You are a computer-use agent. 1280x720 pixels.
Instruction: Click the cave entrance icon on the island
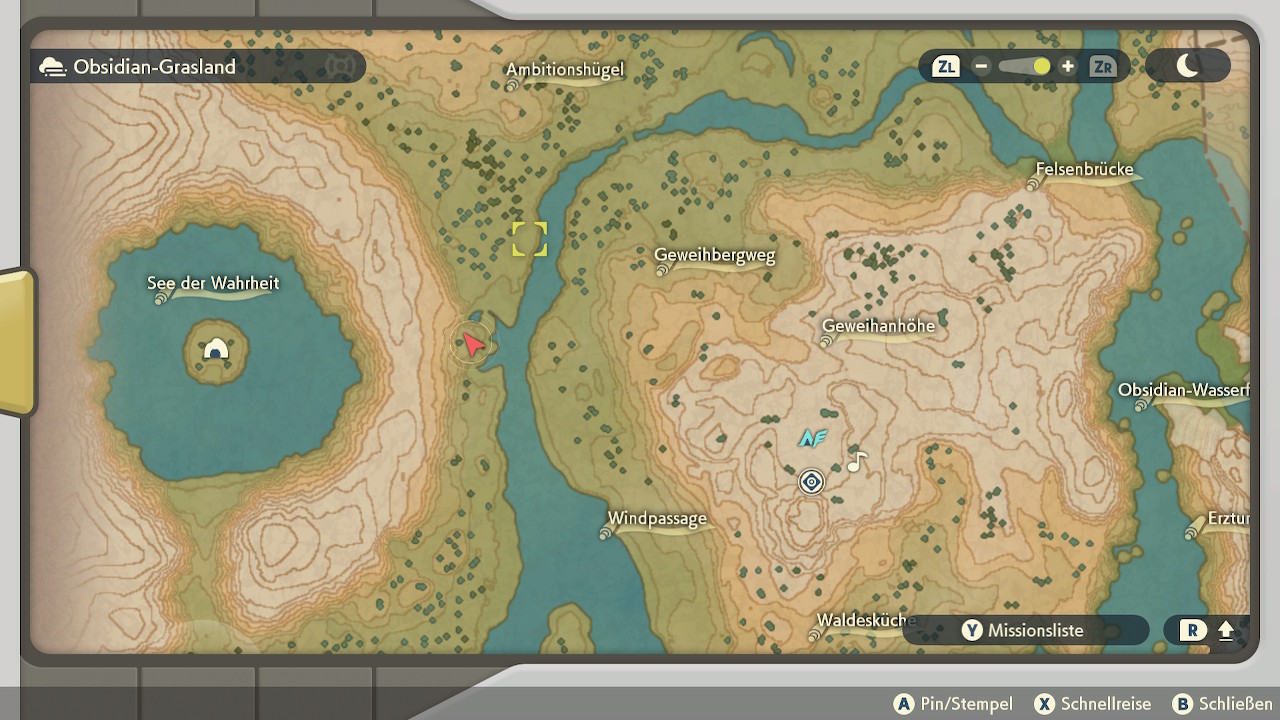(x=216, y=349)
